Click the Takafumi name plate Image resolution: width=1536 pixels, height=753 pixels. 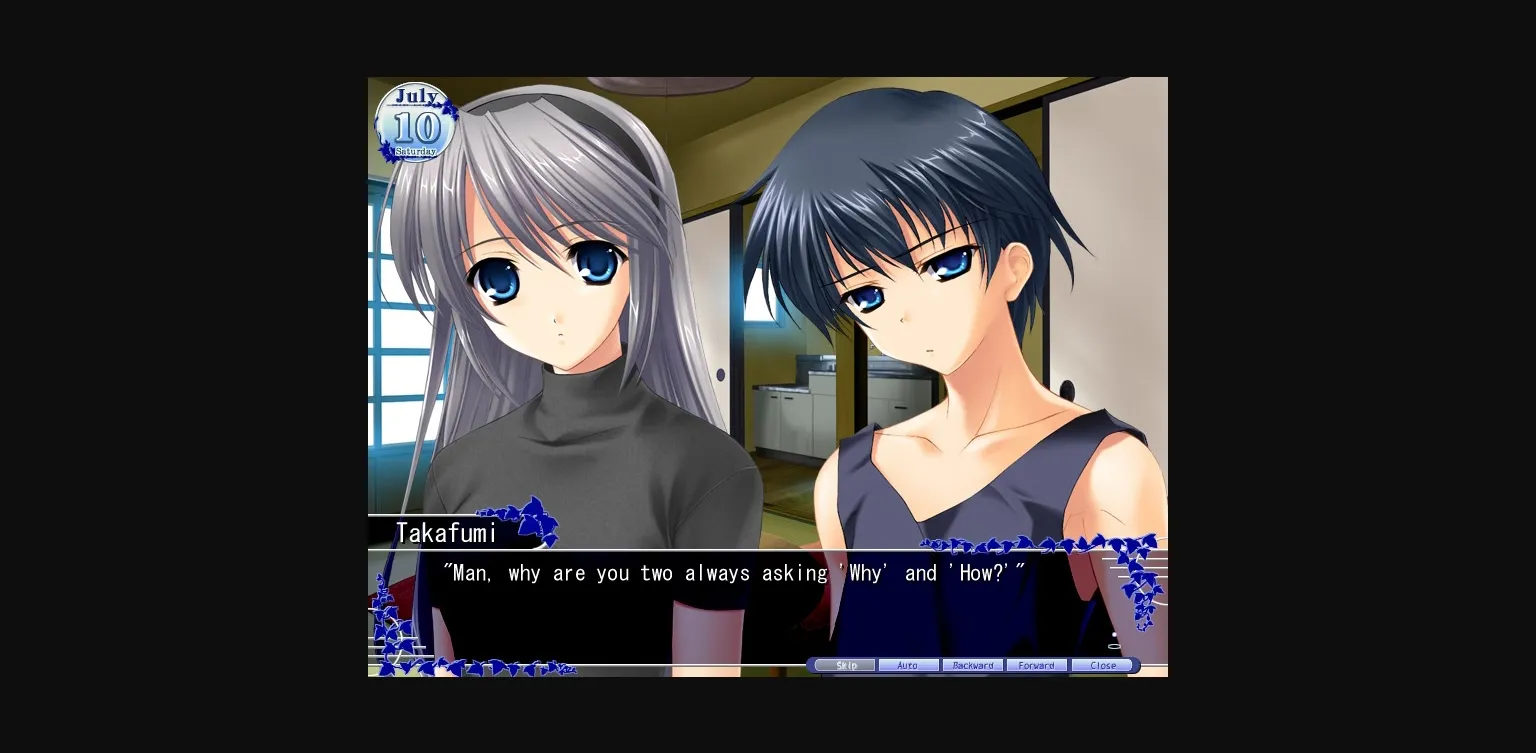point(447,533)
